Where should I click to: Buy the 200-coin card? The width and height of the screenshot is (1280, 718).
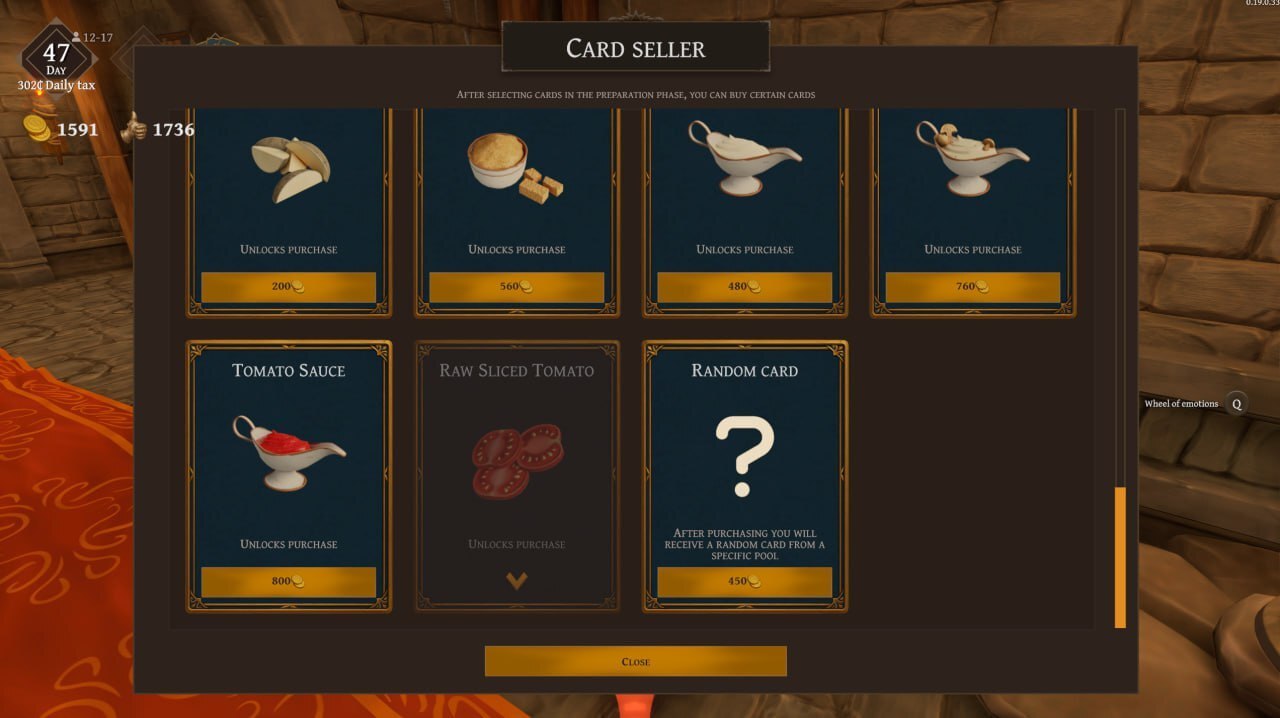tap(288, 287)
